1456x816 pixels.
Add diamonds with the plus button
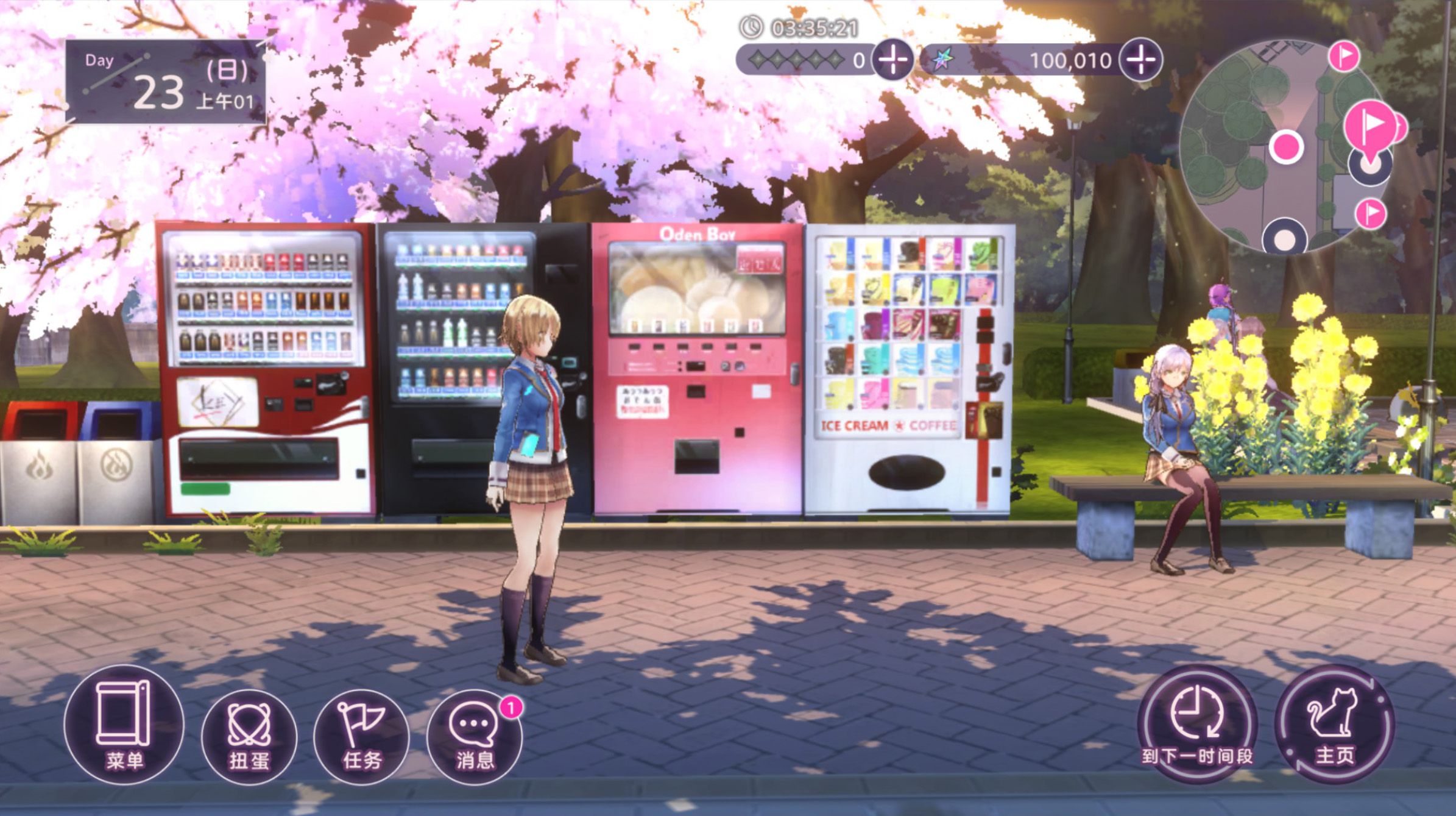click(x=892, y=60)
